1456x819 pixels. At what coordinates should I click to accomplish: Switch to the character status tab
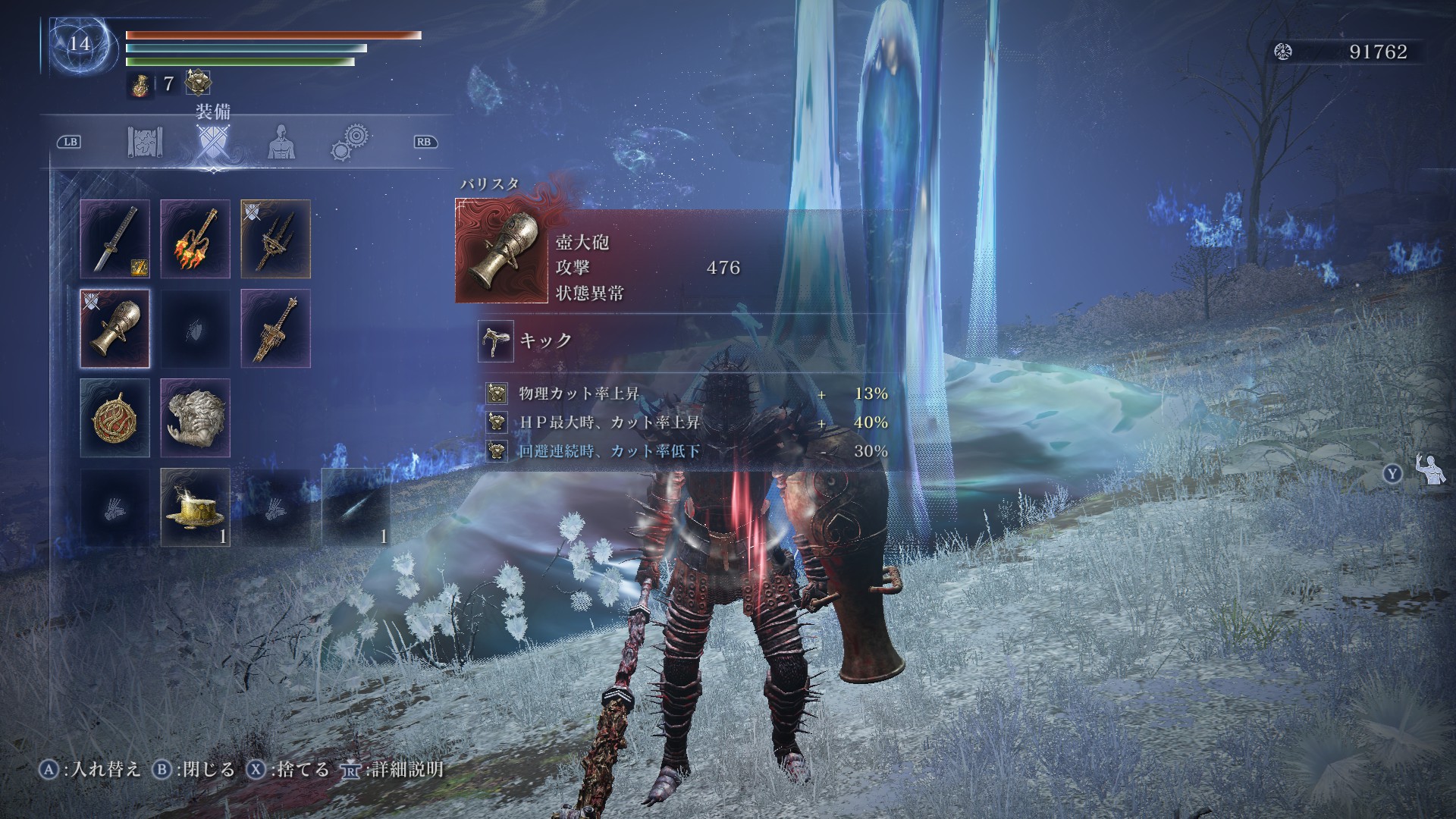pyautogui.click(x=281, y=142)
